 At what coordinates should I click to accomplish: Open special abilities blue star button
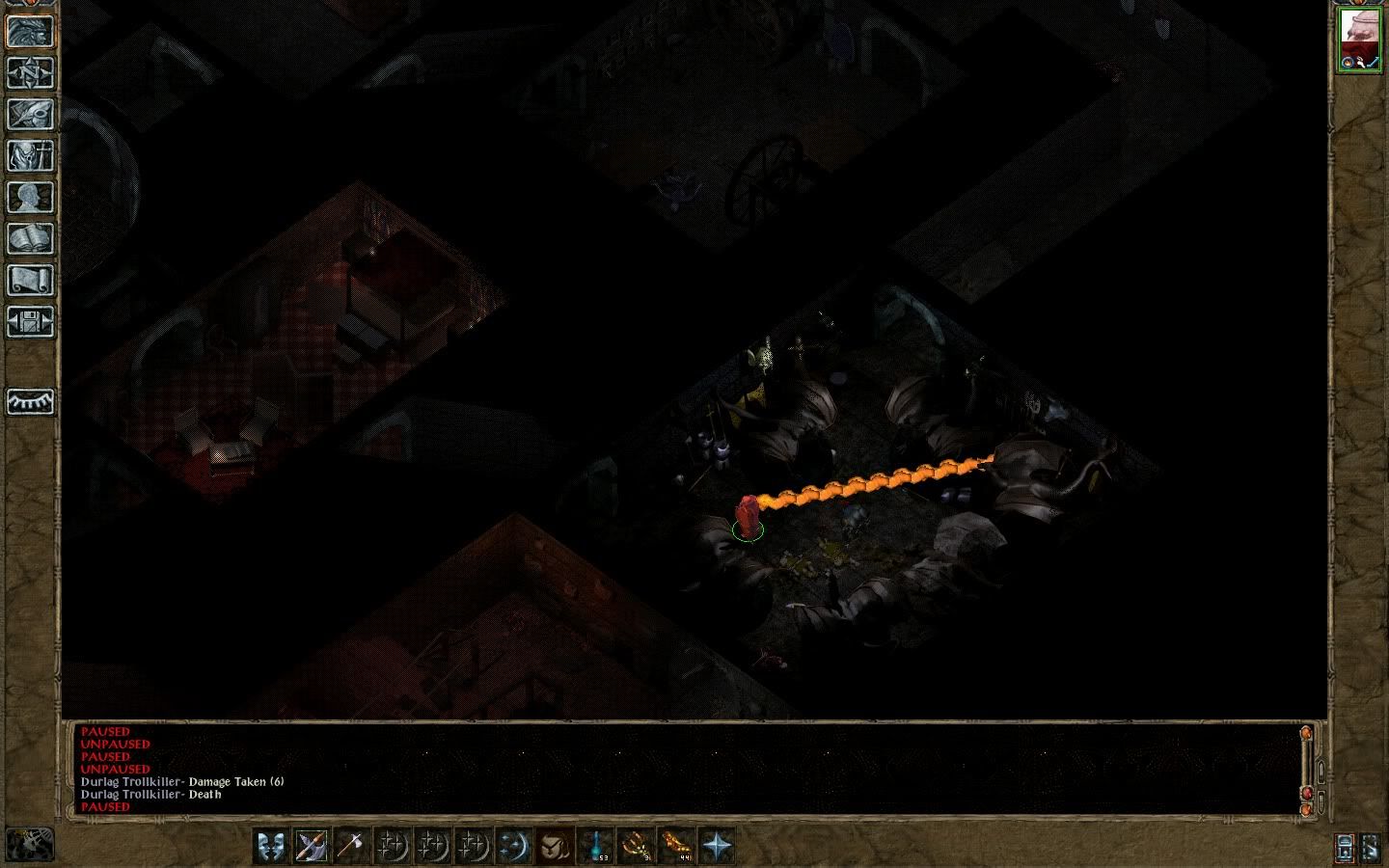tap(718, 846)
